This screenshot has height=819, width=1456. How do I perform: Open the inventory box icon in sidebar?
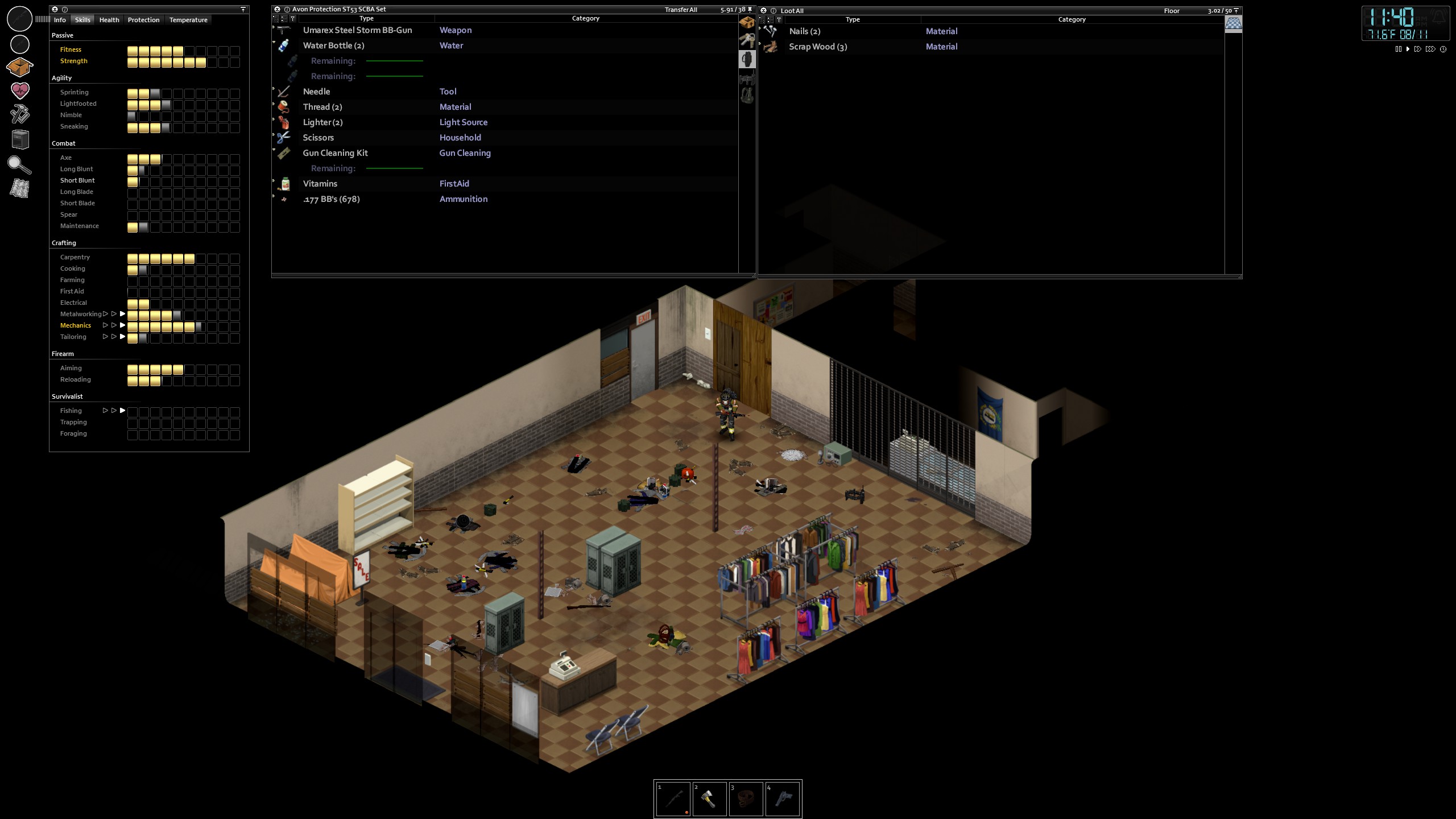point(20,67)
